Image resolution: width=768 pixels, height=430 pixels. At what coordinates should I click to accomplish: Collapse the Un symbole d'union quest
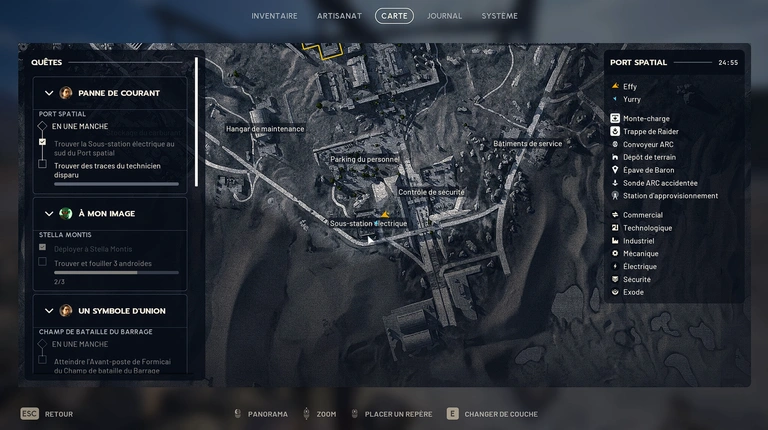pos(49,311)
